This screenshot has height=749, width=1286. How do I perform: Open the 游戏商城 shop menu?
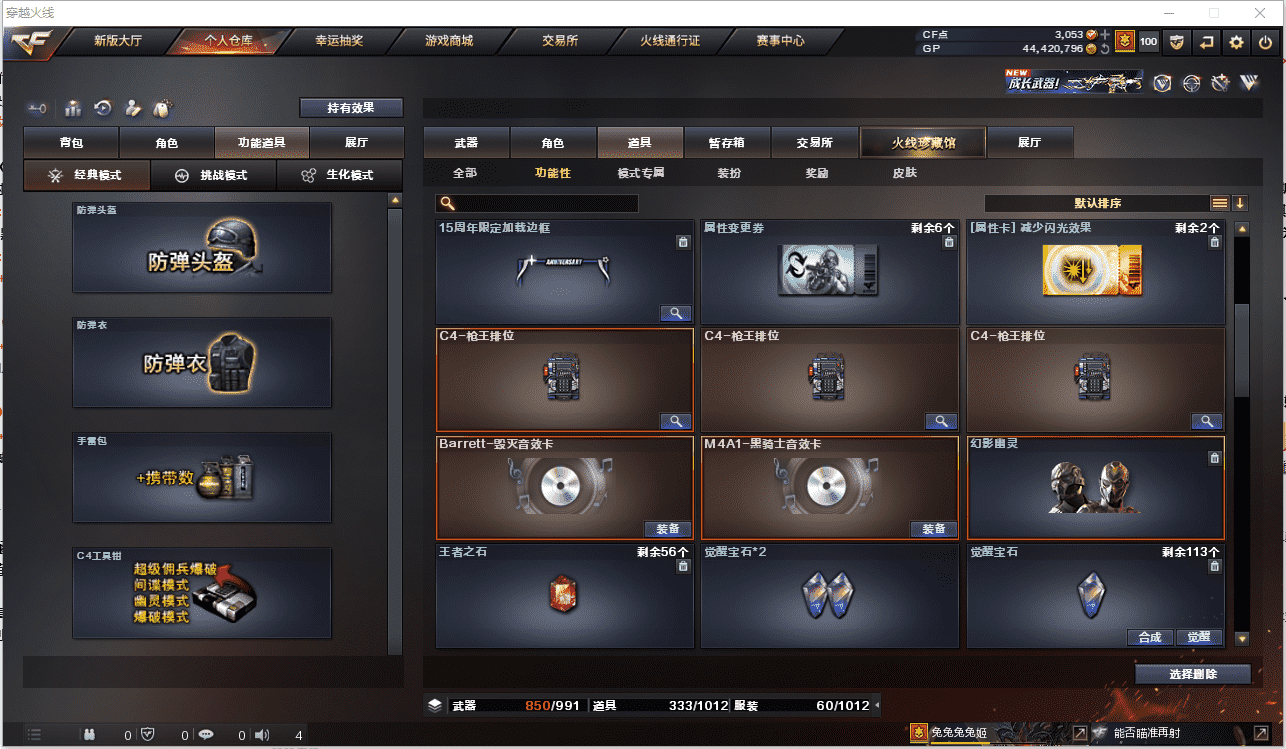pyautogui.click(x=449, y=41)
